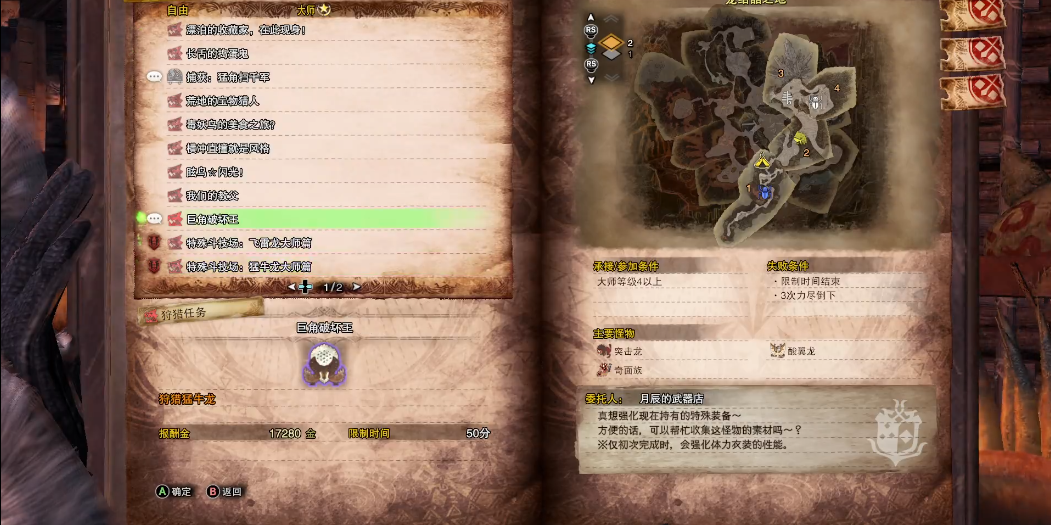Select the quest 横冲直撞就是风格
The image size is (1051, 525).
pos(228,148)
